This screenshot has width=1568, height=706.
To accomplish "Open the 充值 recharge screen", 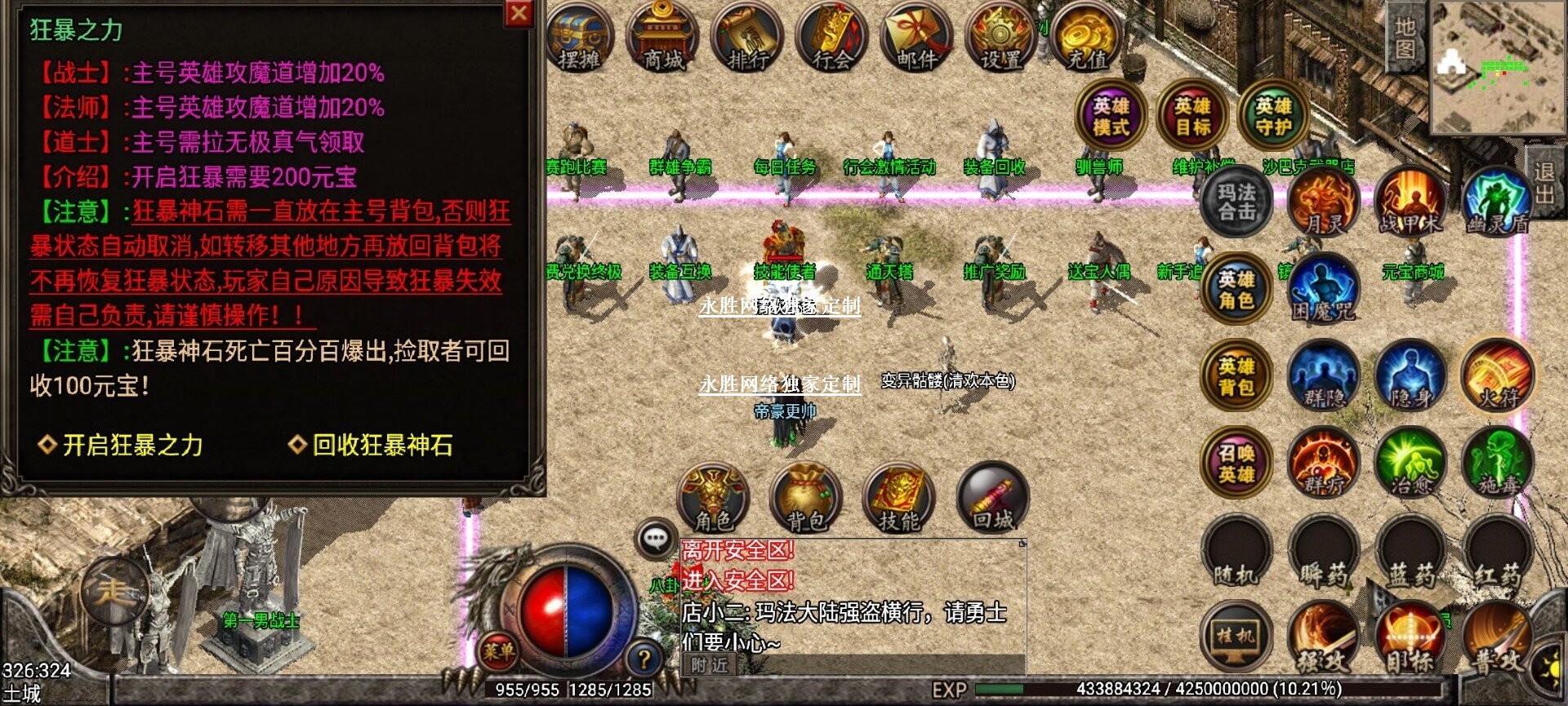I will tap(1086, 38).
